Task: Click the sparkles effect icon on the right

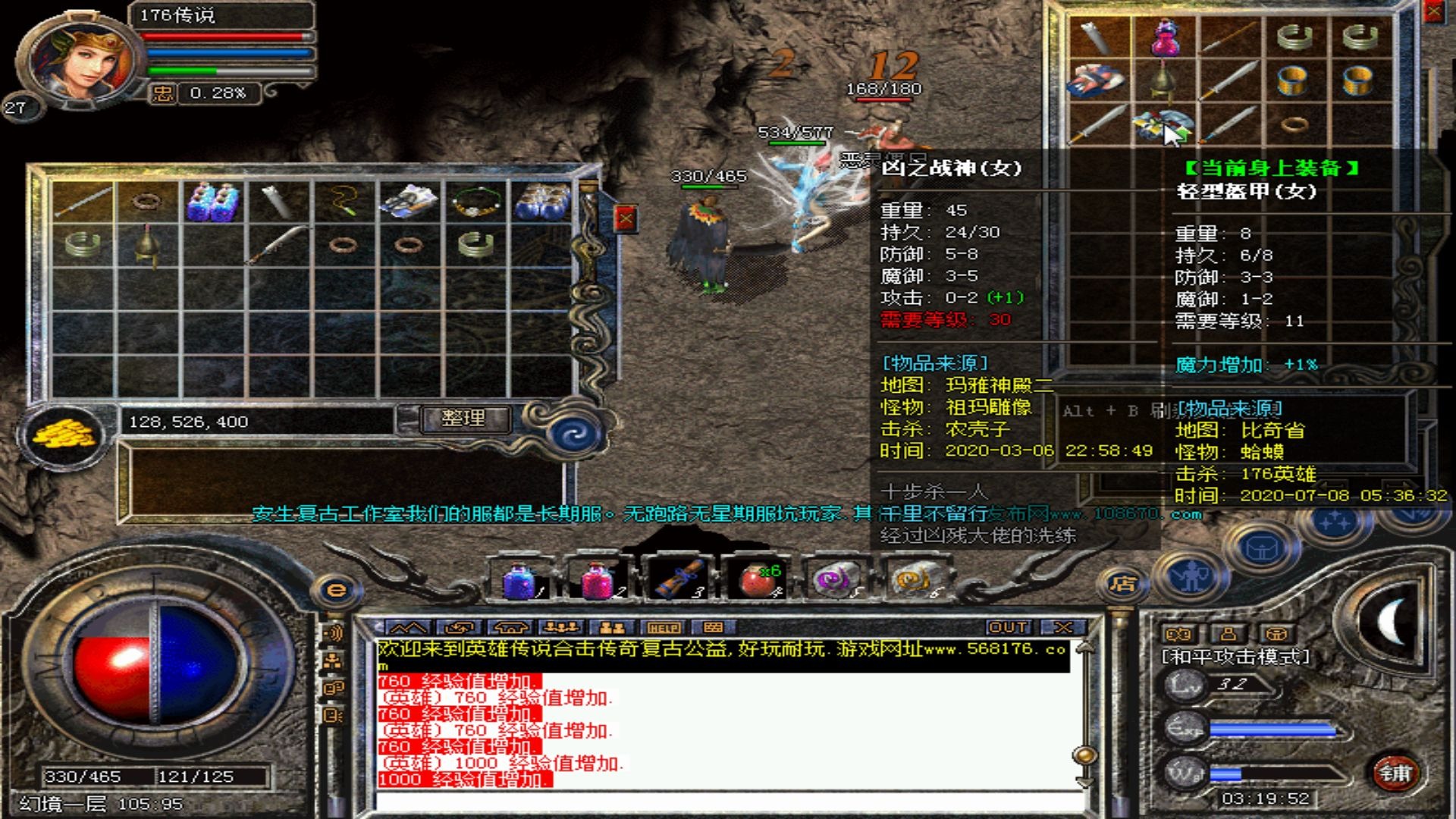Action: (1335, 522)
